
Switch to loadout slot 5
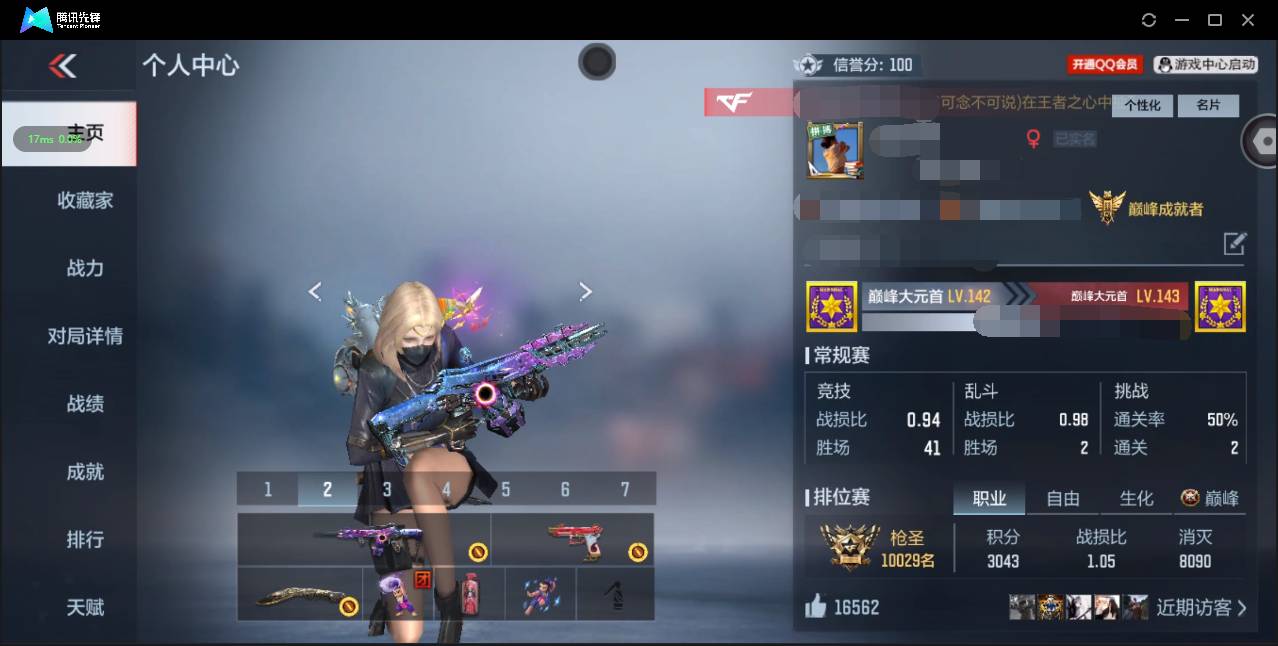coord(506,489)
